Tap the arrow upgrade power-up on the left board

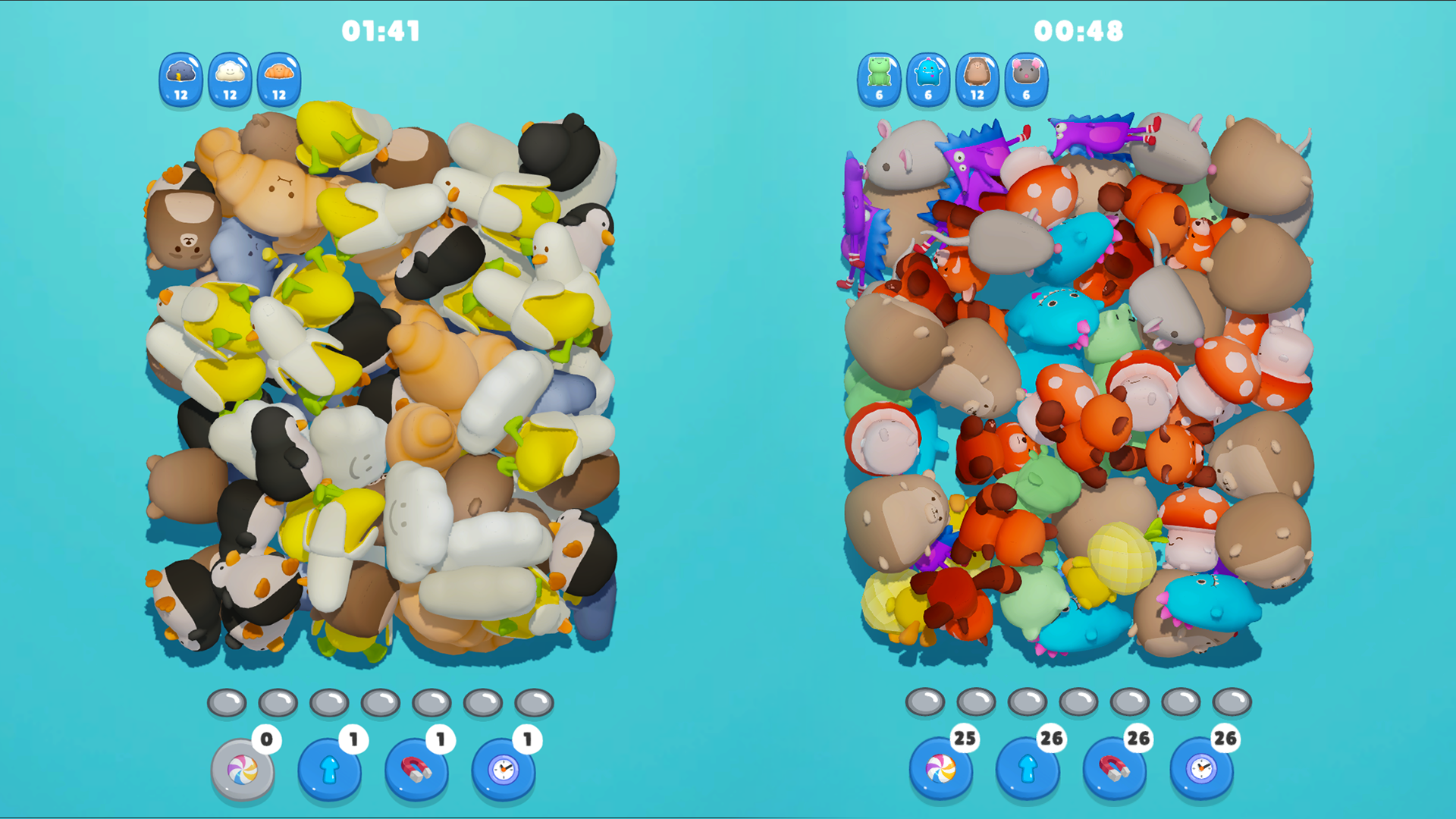pyautogui.click(x=330, y=768)
